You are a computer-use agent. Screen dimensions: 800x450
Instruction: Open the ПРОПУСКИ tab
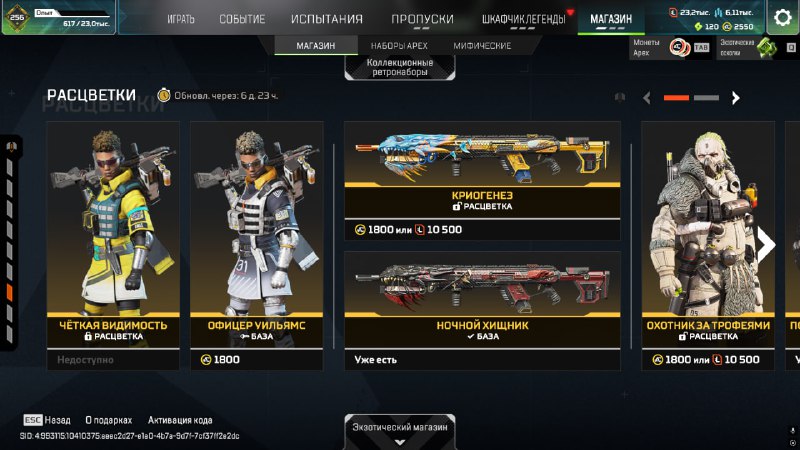(x=422, y=19)
